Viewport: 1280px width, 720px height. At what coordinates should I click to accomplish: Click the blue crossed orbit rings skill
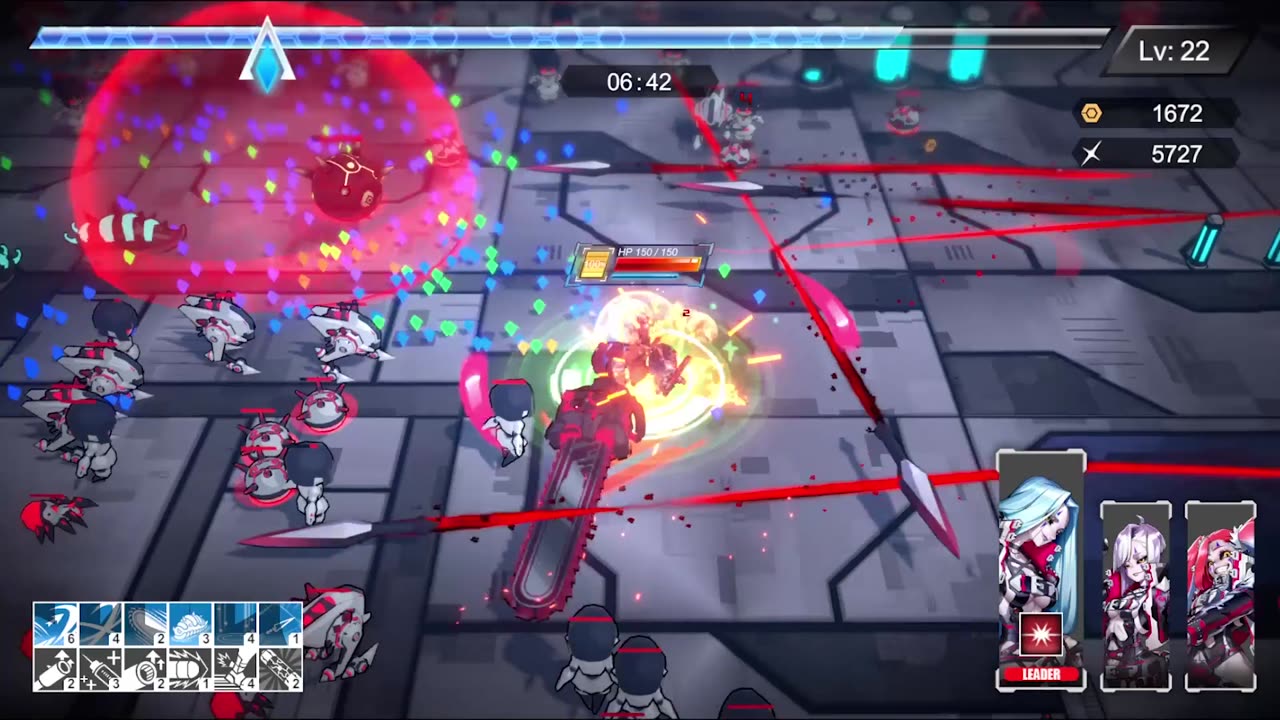pyautogui.click(x=100, y=624)
